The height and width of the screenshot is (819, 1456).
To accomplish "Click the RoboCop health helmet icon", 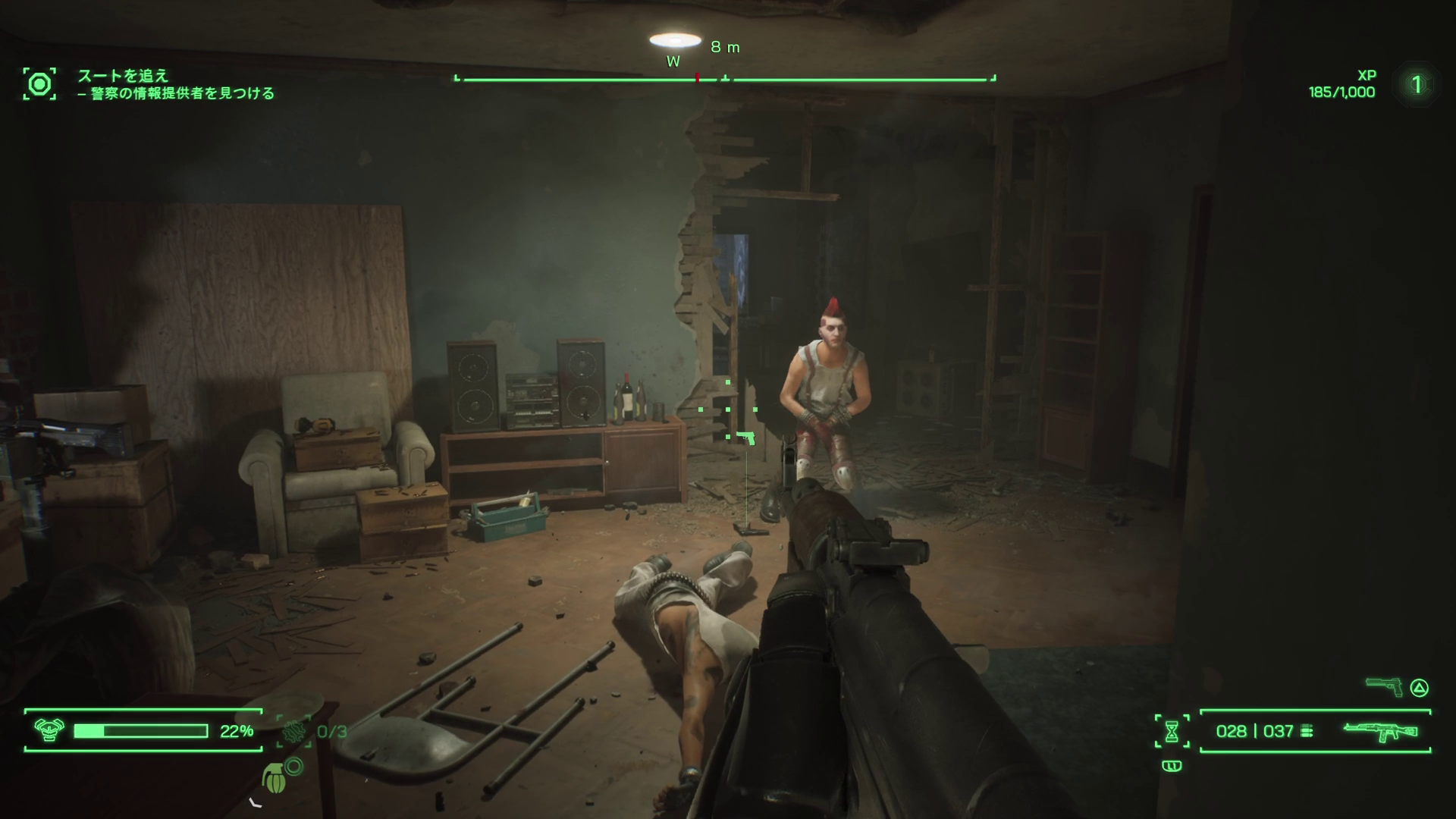I will pos(49,730).
